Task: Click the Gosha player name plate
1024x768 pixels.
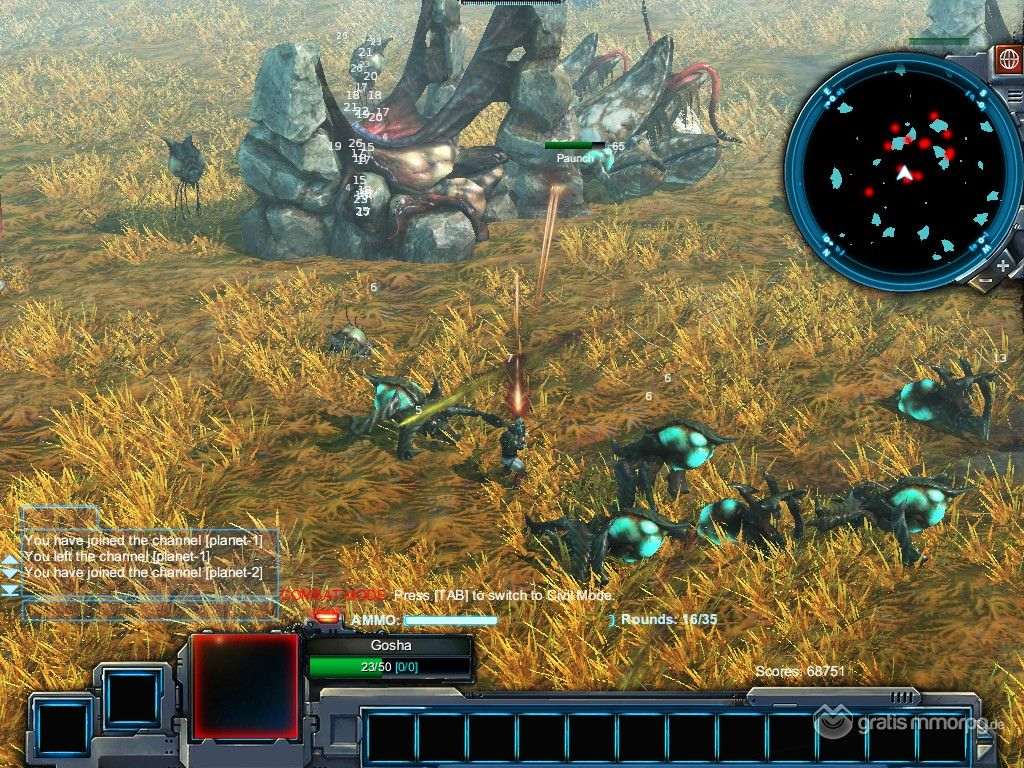Action: coord(390,646)
